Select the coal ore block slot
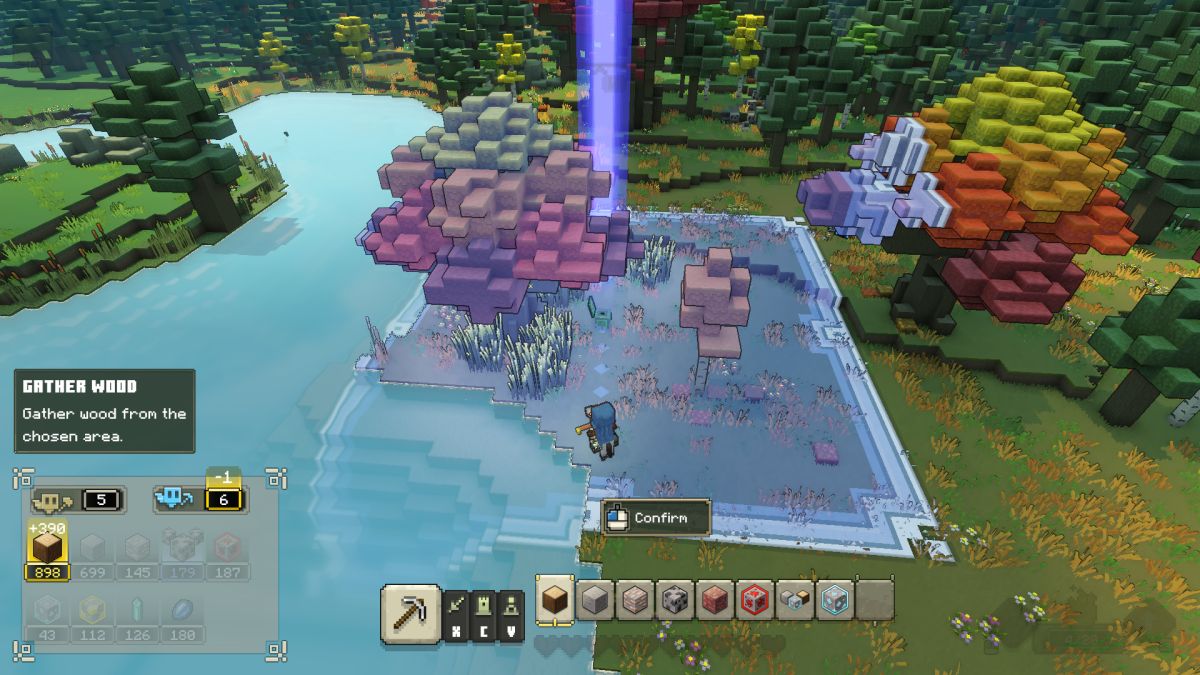Screen dimensions: 1200x675 pyautogui.click(x=675, y=600)
